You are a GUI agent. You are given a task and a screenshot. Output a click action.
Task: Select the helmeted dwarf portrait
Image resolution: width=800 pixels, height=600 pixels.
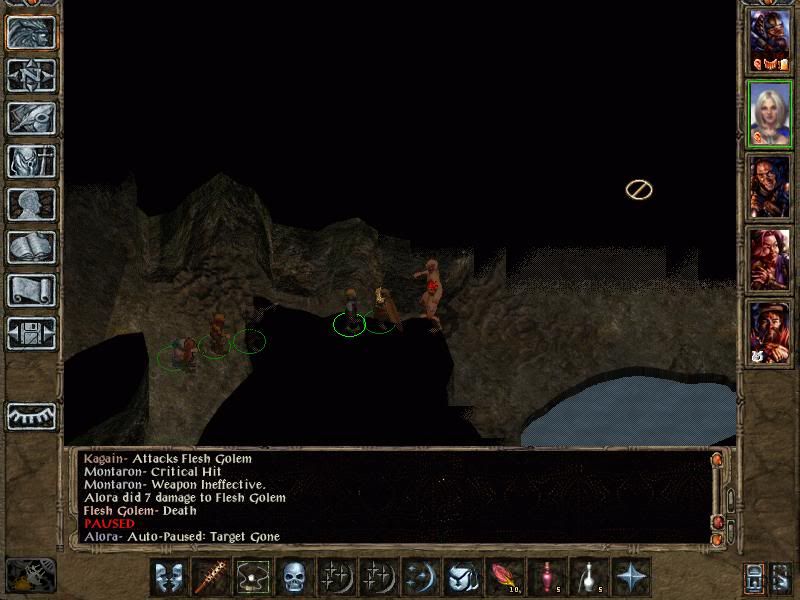click(770, 43)
